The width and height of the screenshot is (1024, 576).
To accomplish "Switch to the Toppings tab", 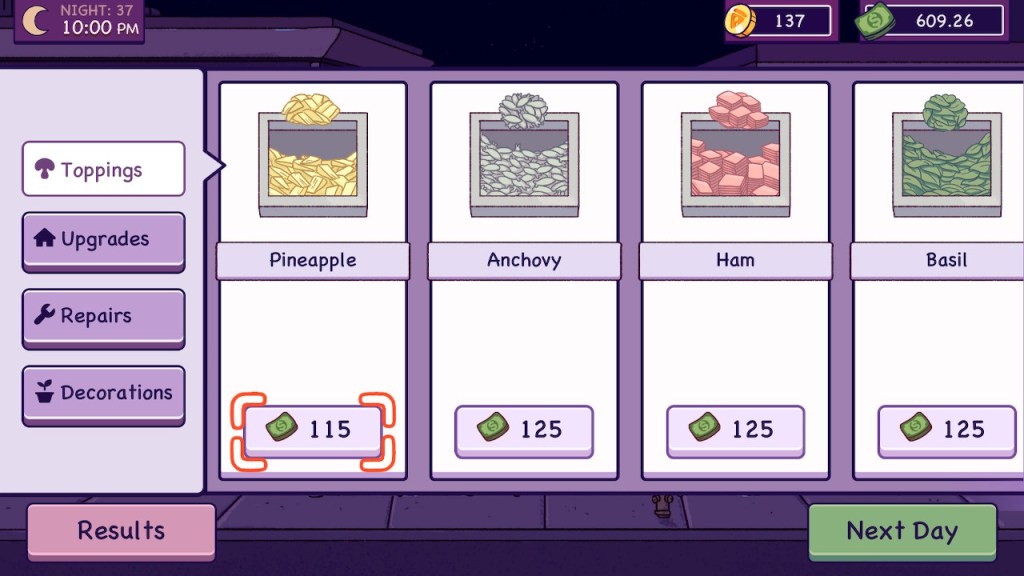I will [x=103, y=169].
